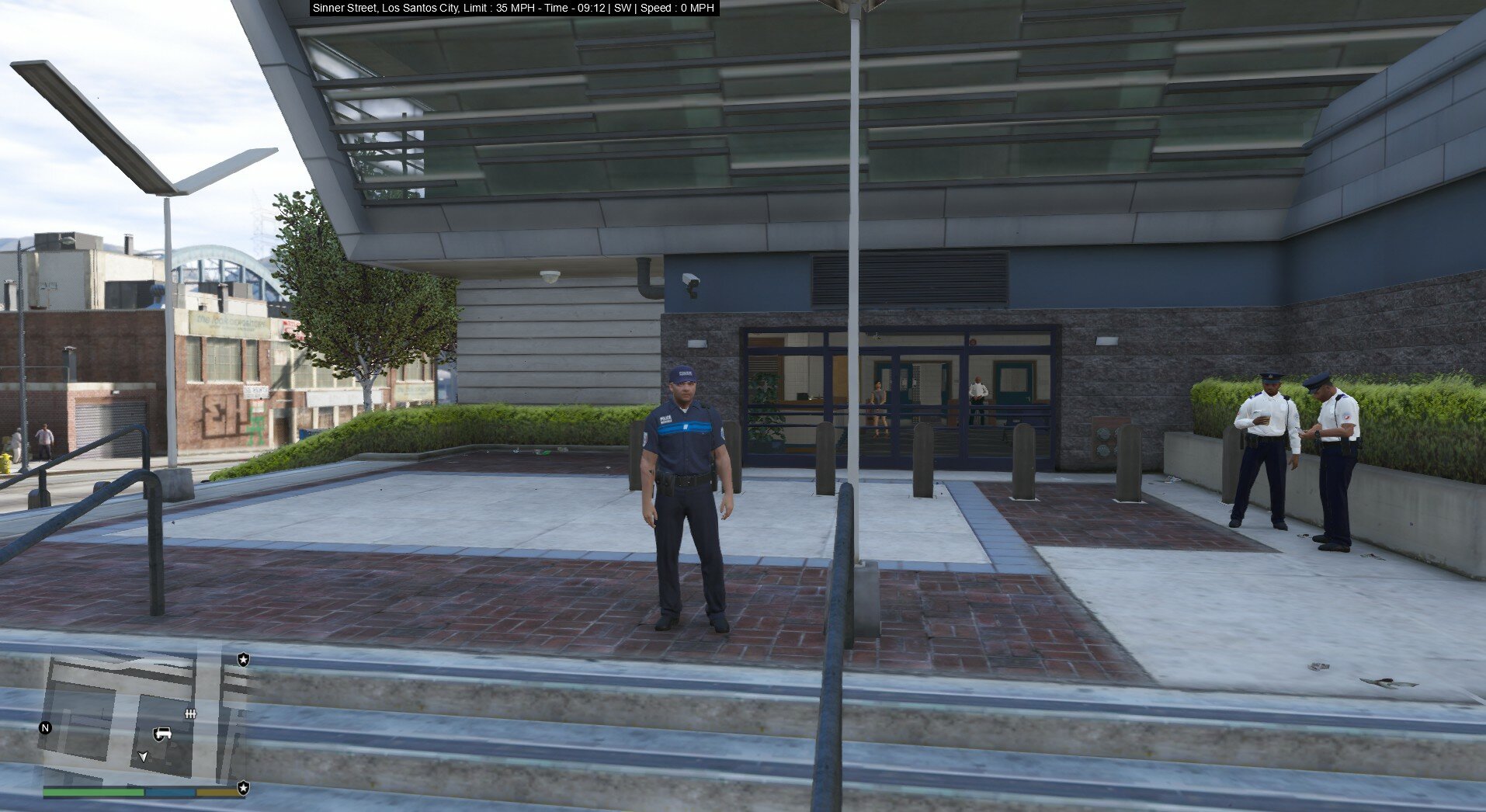The height and width of the screenshot is (812, 1486).
Task: Select the fence-shaped blip on the minimap
Action: [x=190, y=713]
